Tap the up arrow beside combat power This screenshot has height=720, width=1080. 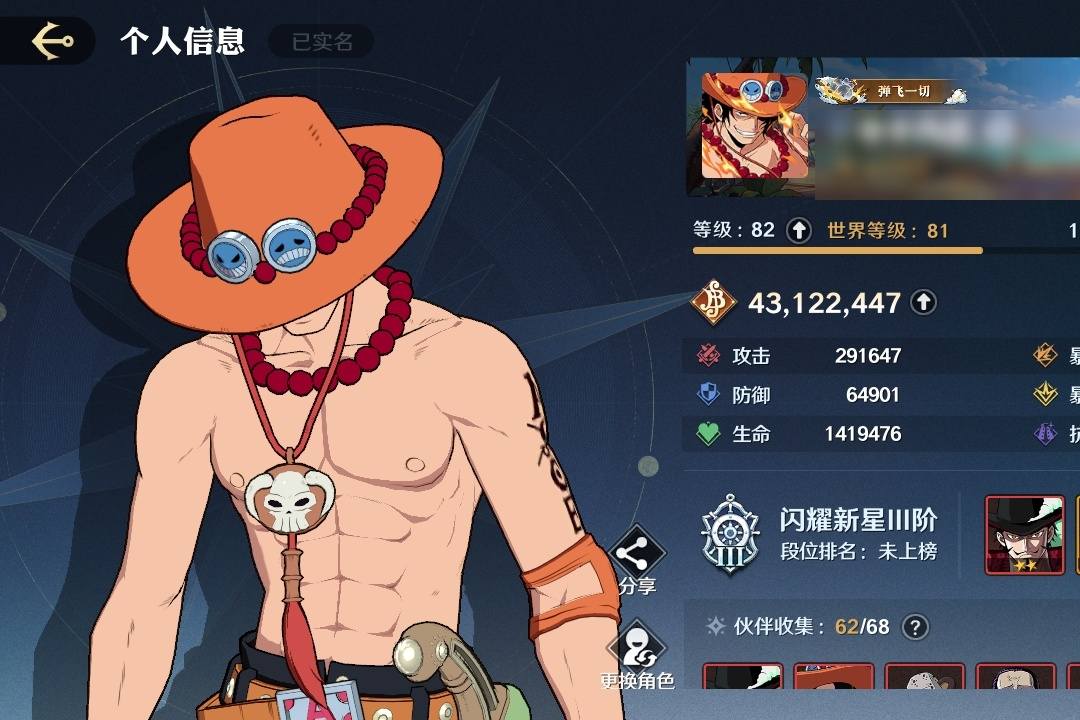point(923,302)
